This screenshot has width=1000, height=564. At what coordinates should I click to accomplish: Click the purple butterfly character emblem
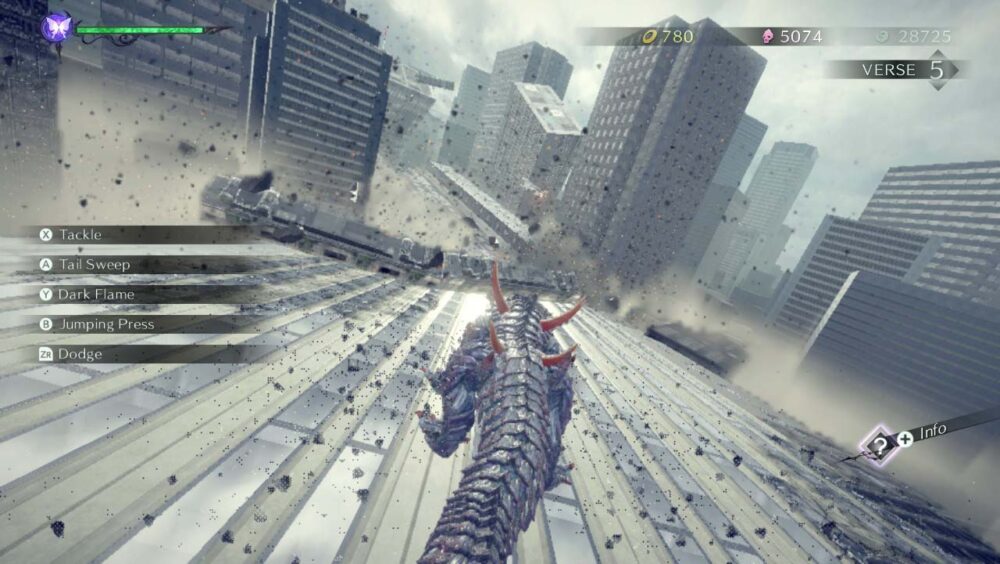57,27
